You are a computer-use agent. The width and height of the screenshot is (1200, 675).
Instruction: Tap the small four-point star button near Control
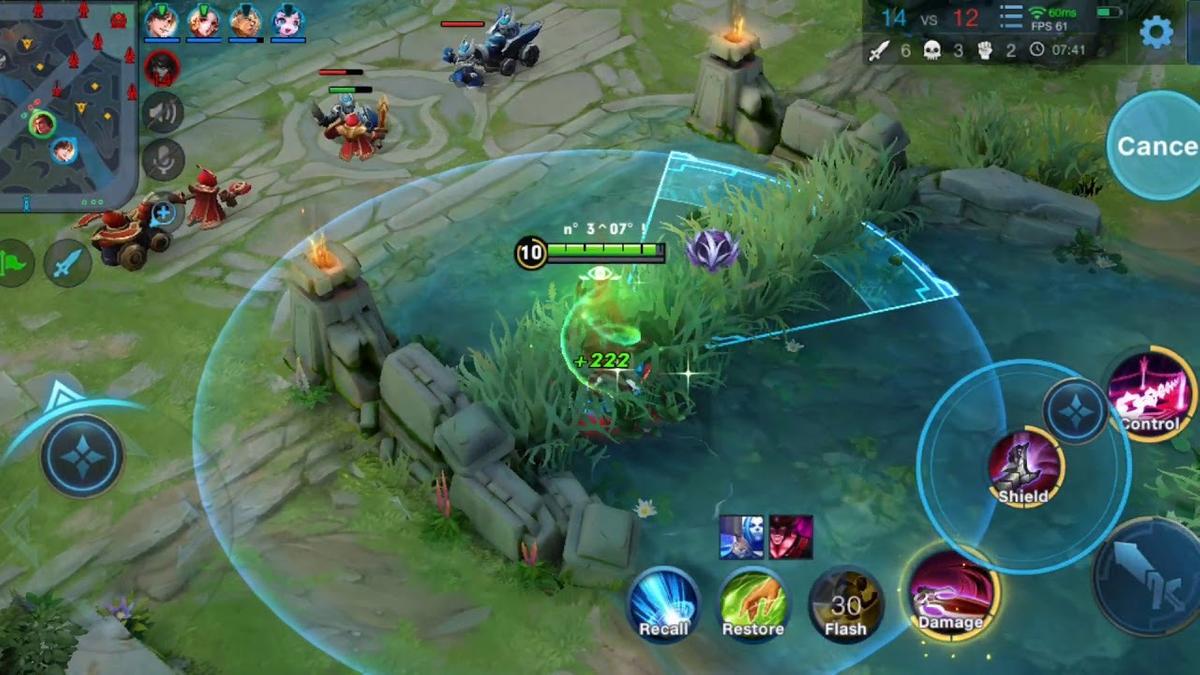click(x=1075, y=411)
